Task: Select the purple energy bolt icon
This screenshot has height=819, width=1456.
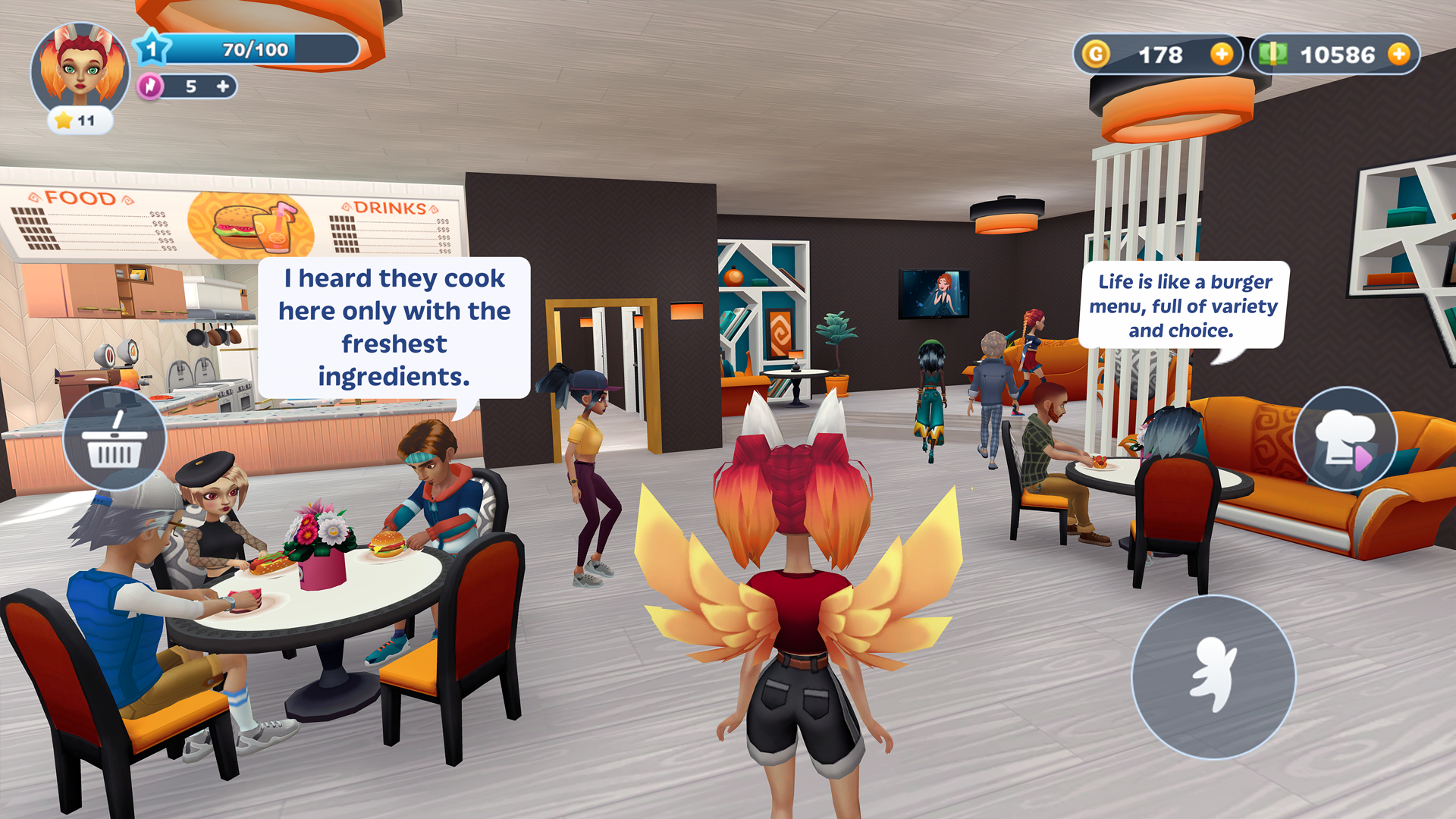Action: point(151,86)
